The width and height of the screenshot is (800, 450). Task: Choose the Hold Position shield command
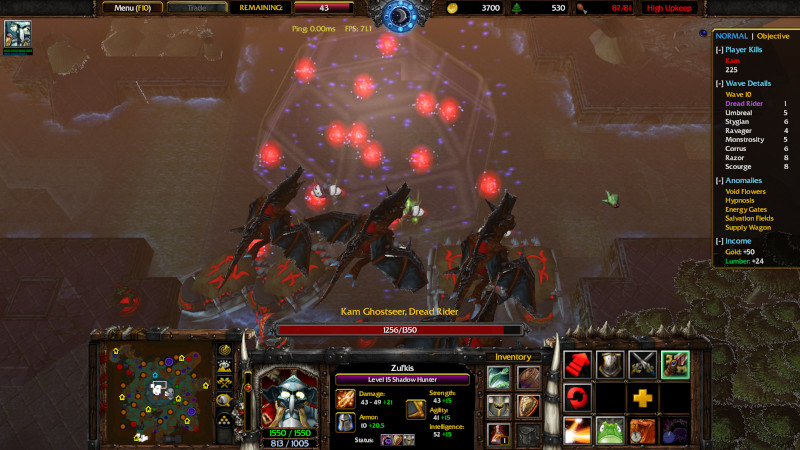[x=610, y=365]
